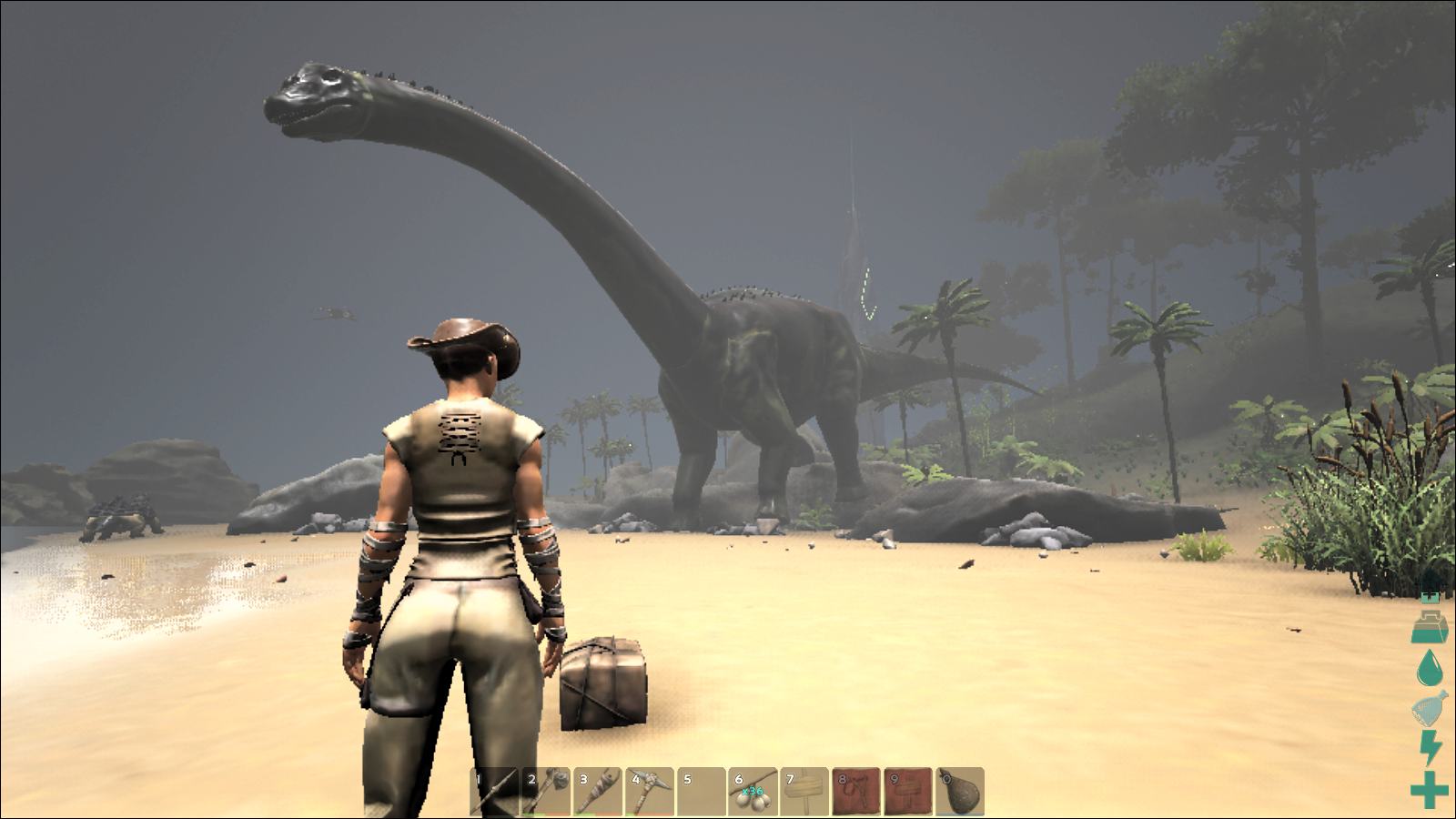Select the spear in hotbar slot 1

pyautogui.click(x=494, y=792)
